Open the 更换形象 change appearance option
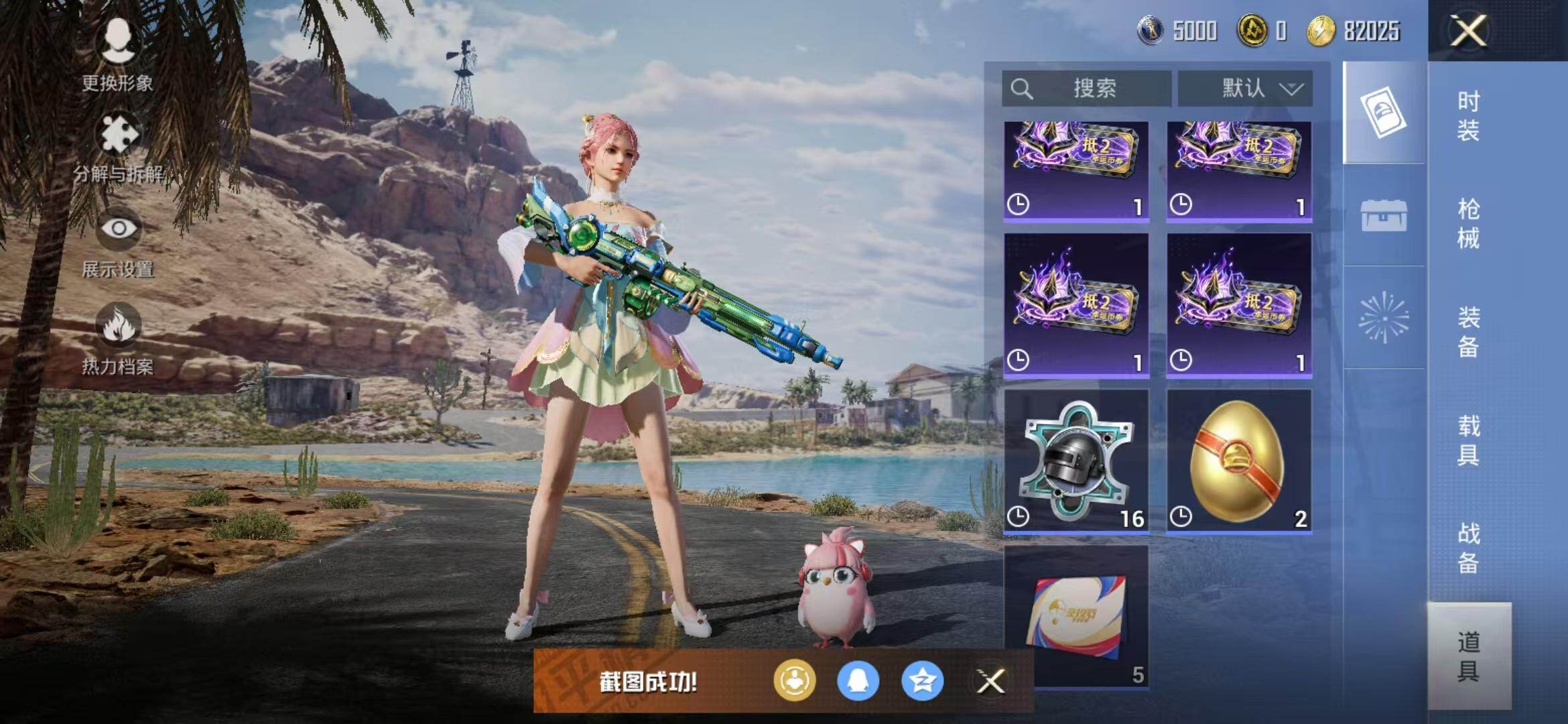This screenshot has width=1568, height=724. (118, 54)
